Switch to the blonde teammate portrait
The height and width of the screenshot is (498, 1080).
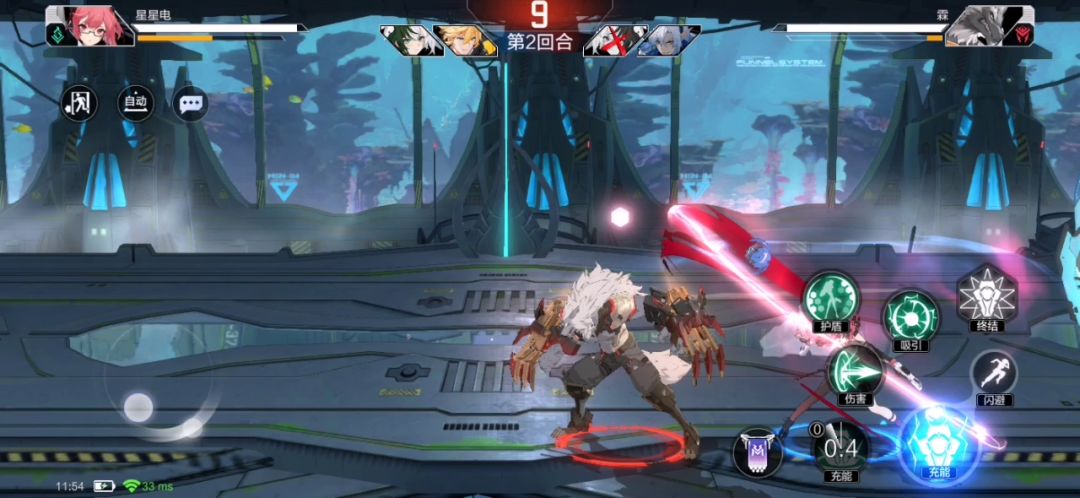coord(466,40)
